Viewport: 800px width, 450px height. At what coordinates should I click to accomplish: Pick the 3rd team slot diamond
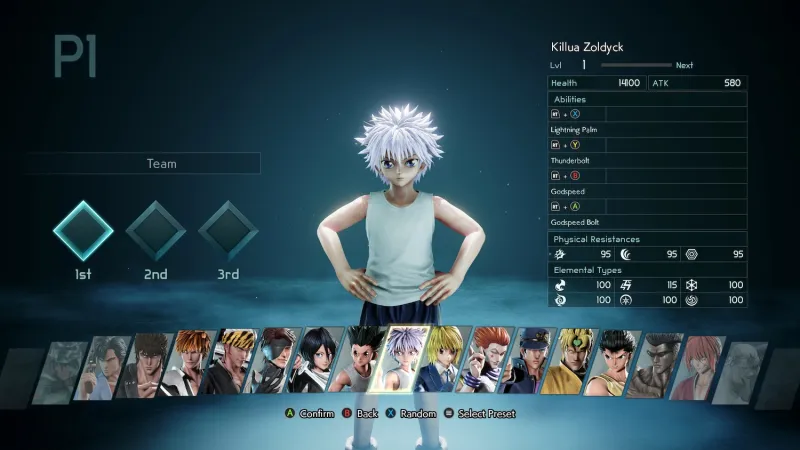(x=229, y=231)
